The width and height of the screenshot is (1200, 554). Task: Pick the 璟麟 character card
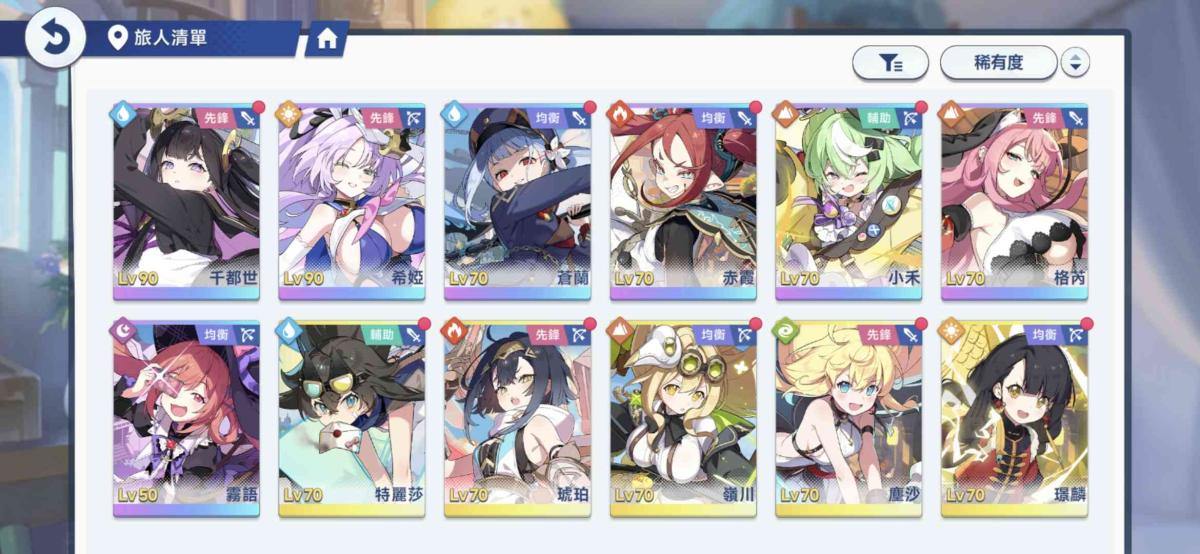point(1014,418)
